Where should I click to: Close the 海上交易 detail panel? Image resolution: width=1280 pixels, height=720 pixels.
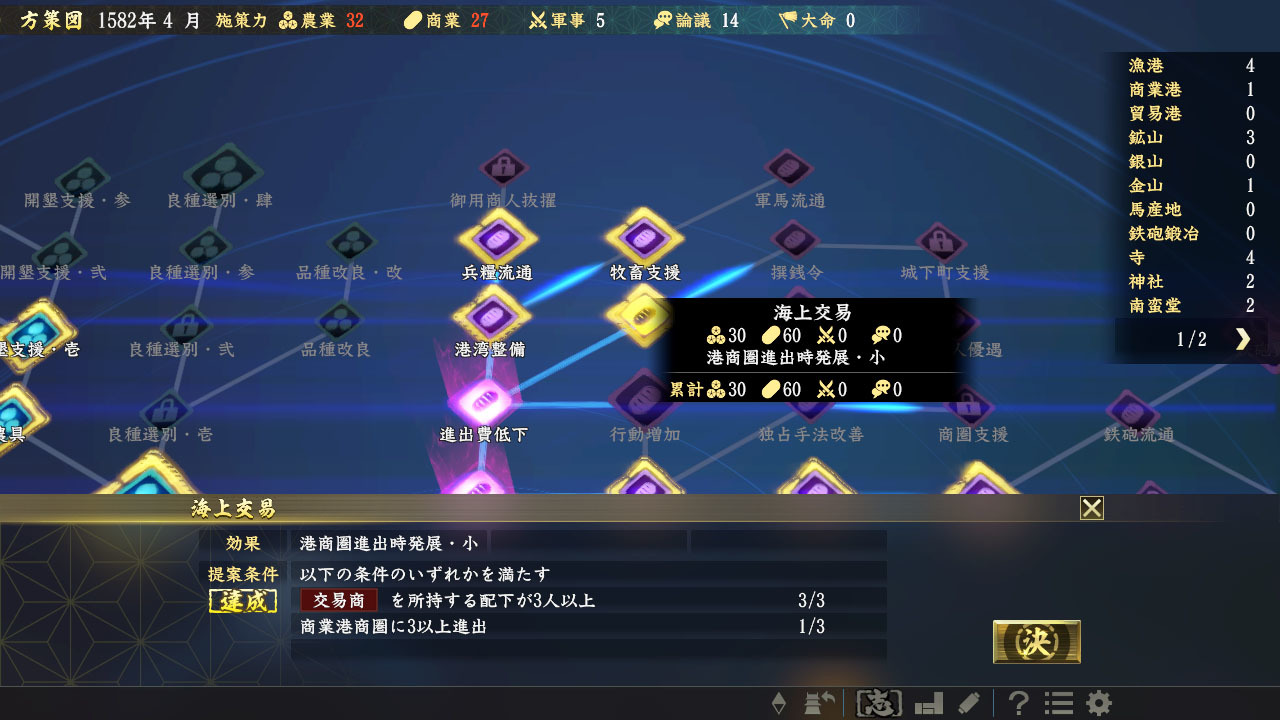coord(1092,508)
